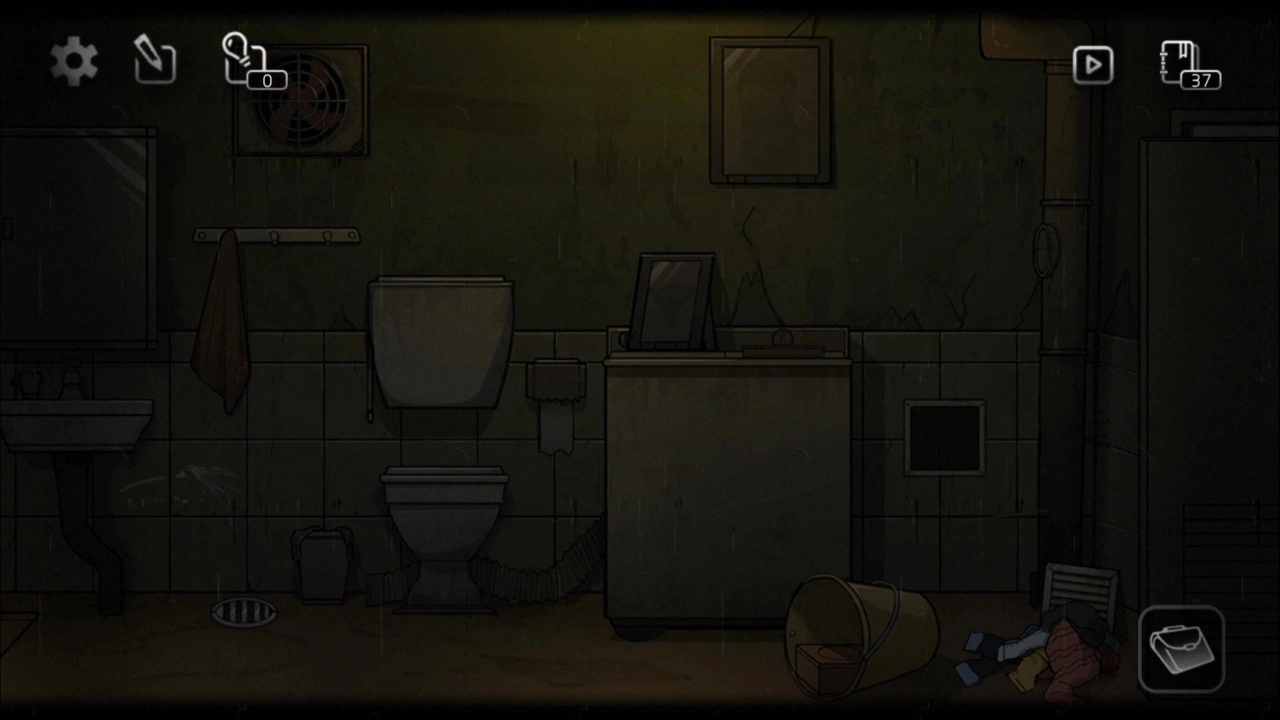Viewport: 1280px width, 720px height.
Task: Open the inventory bag
Action: point(1181,649)
